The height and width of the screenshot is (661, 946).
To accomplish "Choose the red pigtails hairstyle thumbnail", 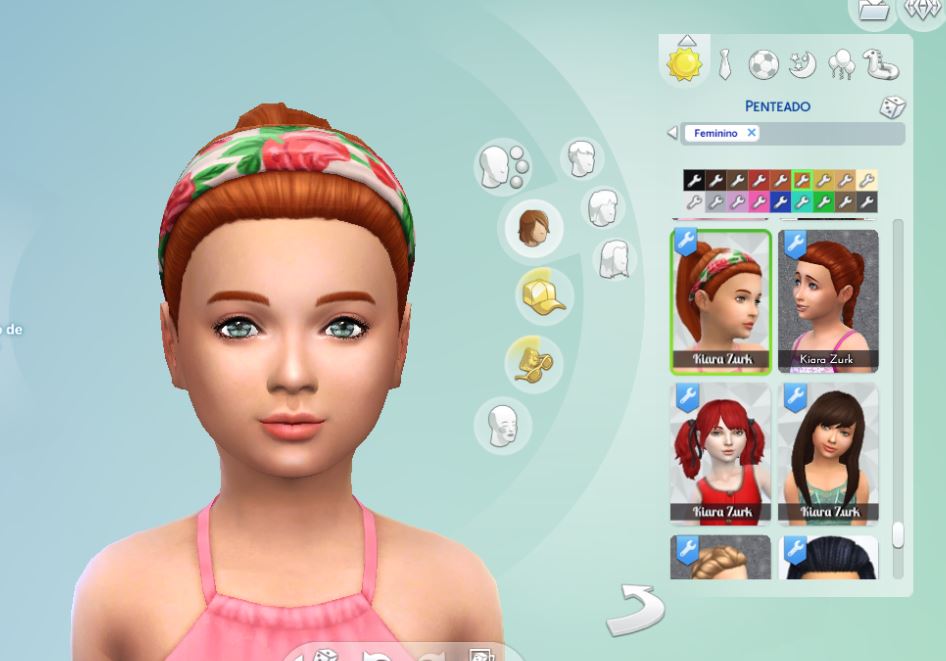I will click(720, 454).
